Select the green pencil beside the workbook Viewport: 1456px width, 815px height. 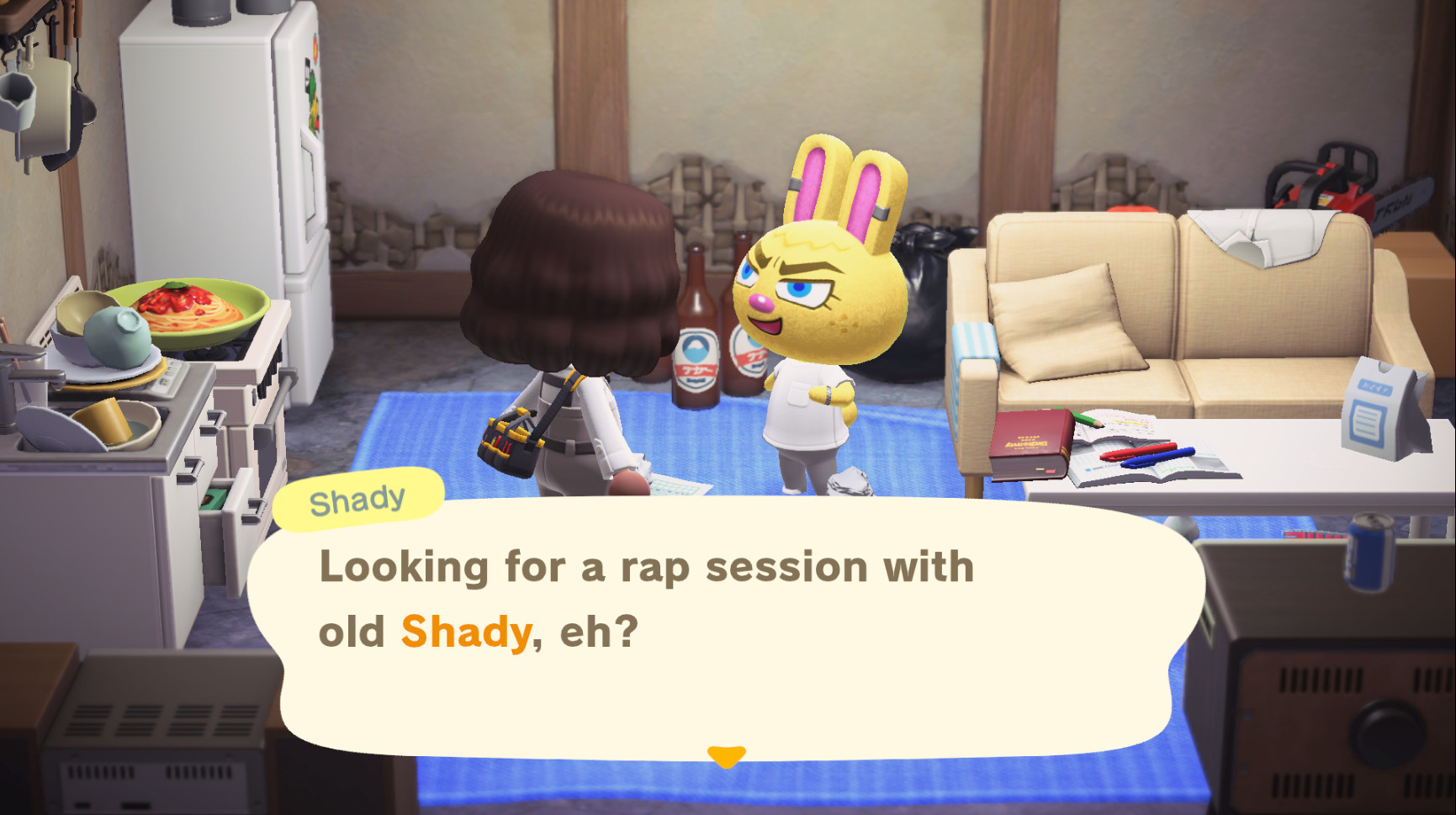point(1087,422)
